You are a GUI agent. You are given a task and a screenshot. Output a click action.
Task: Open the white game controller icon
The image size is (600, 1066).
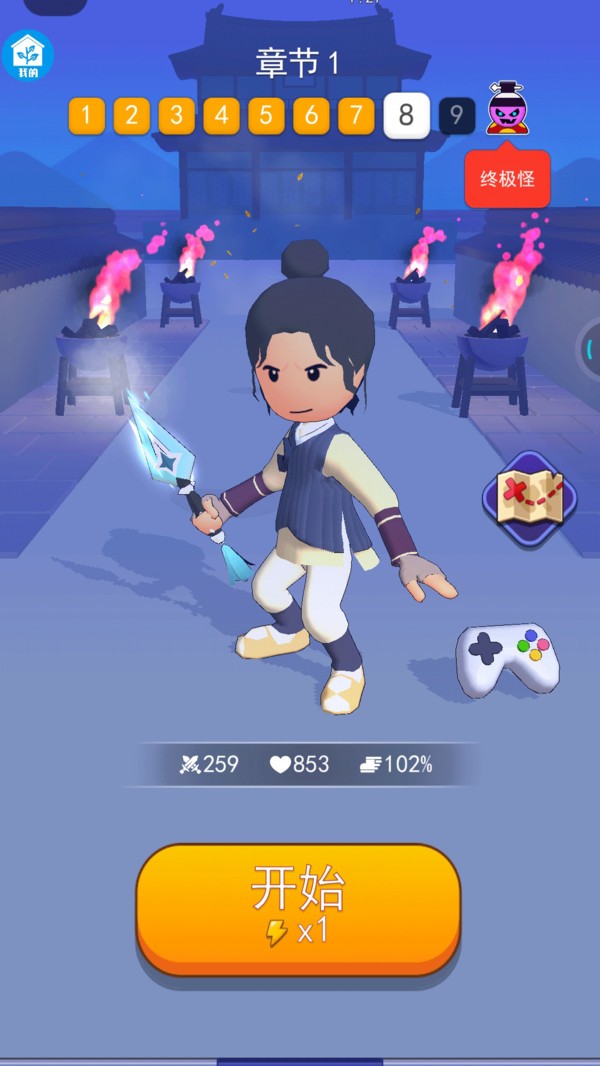[507, 658]
